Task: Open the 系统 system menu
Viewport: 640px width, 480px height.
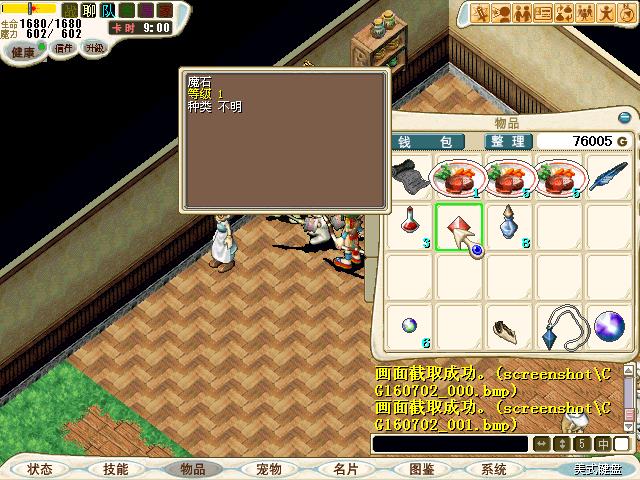Action: point(494,469)
